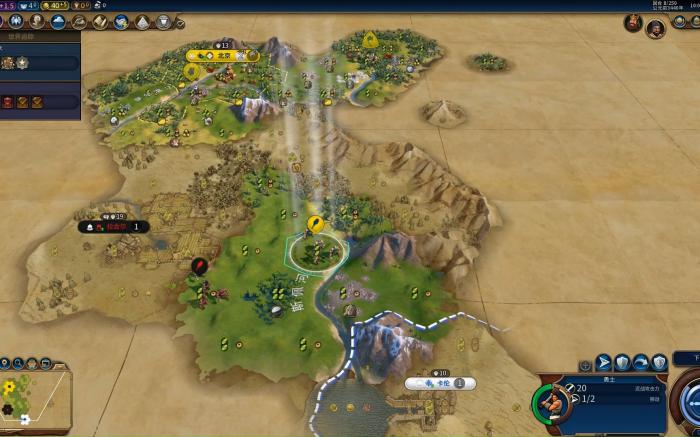Choose the Fortify shield unit action
This screenshot has height=437, width=700.
[x=623, y=362]
